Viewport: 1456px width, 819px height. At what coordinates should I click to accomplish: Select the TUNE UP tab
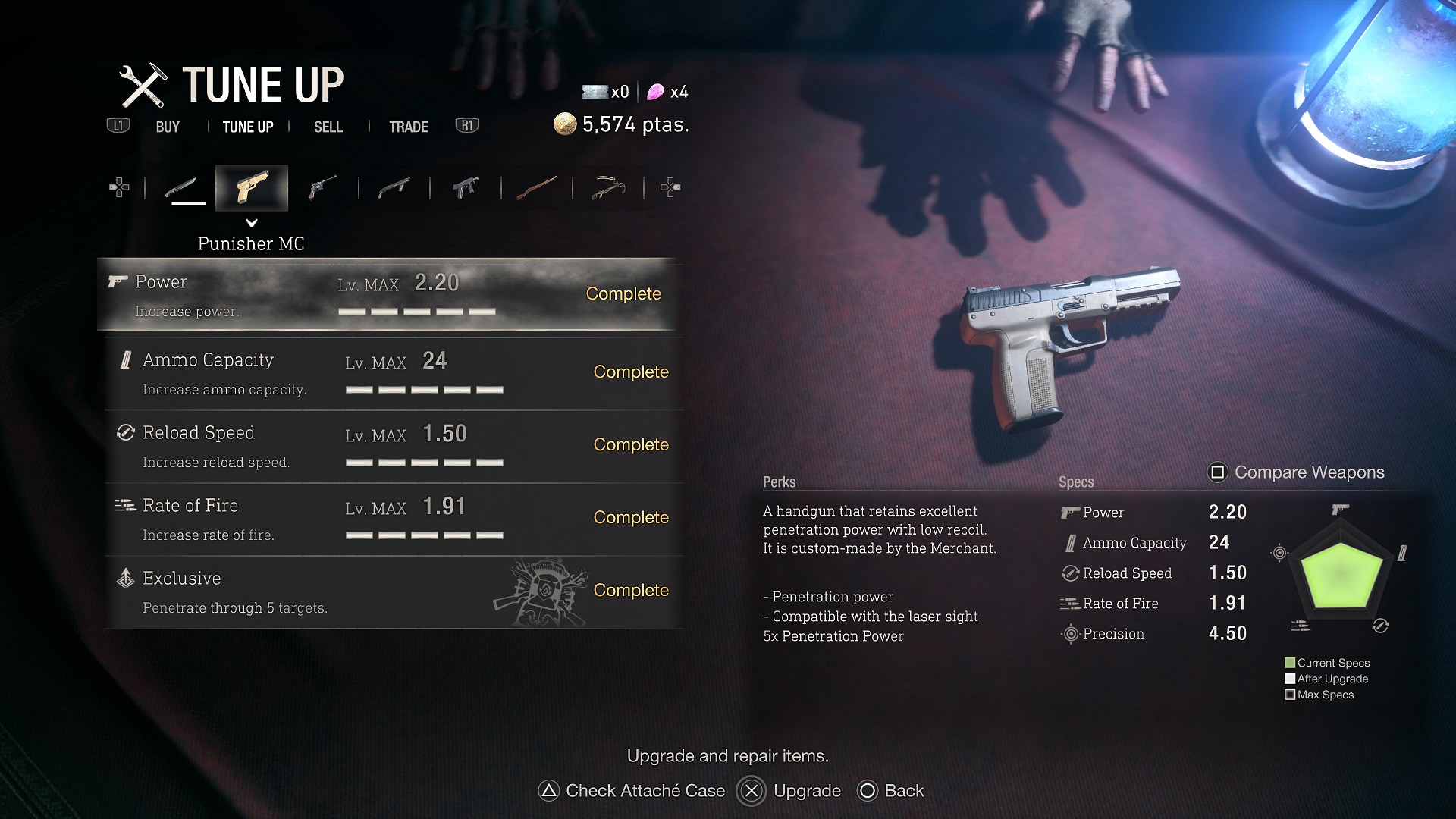click(247, 127)
